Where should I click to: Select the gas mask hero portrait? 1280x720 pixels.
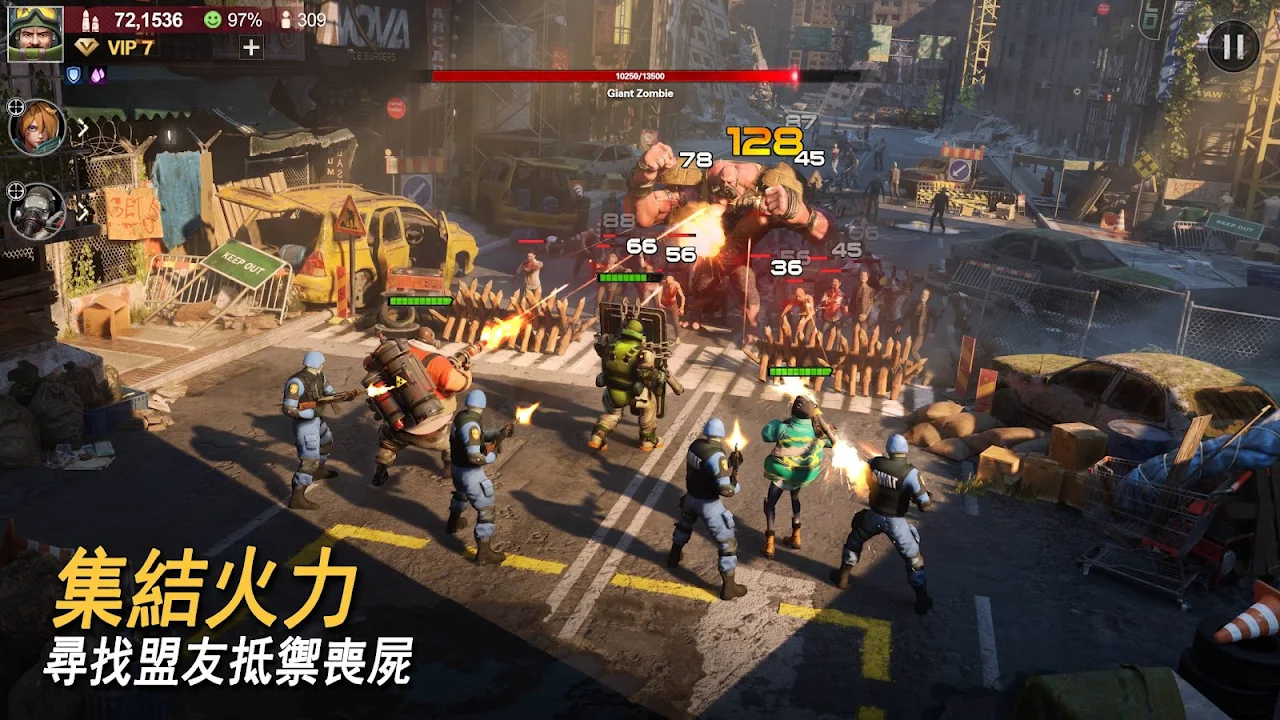(x=38, y=211)
